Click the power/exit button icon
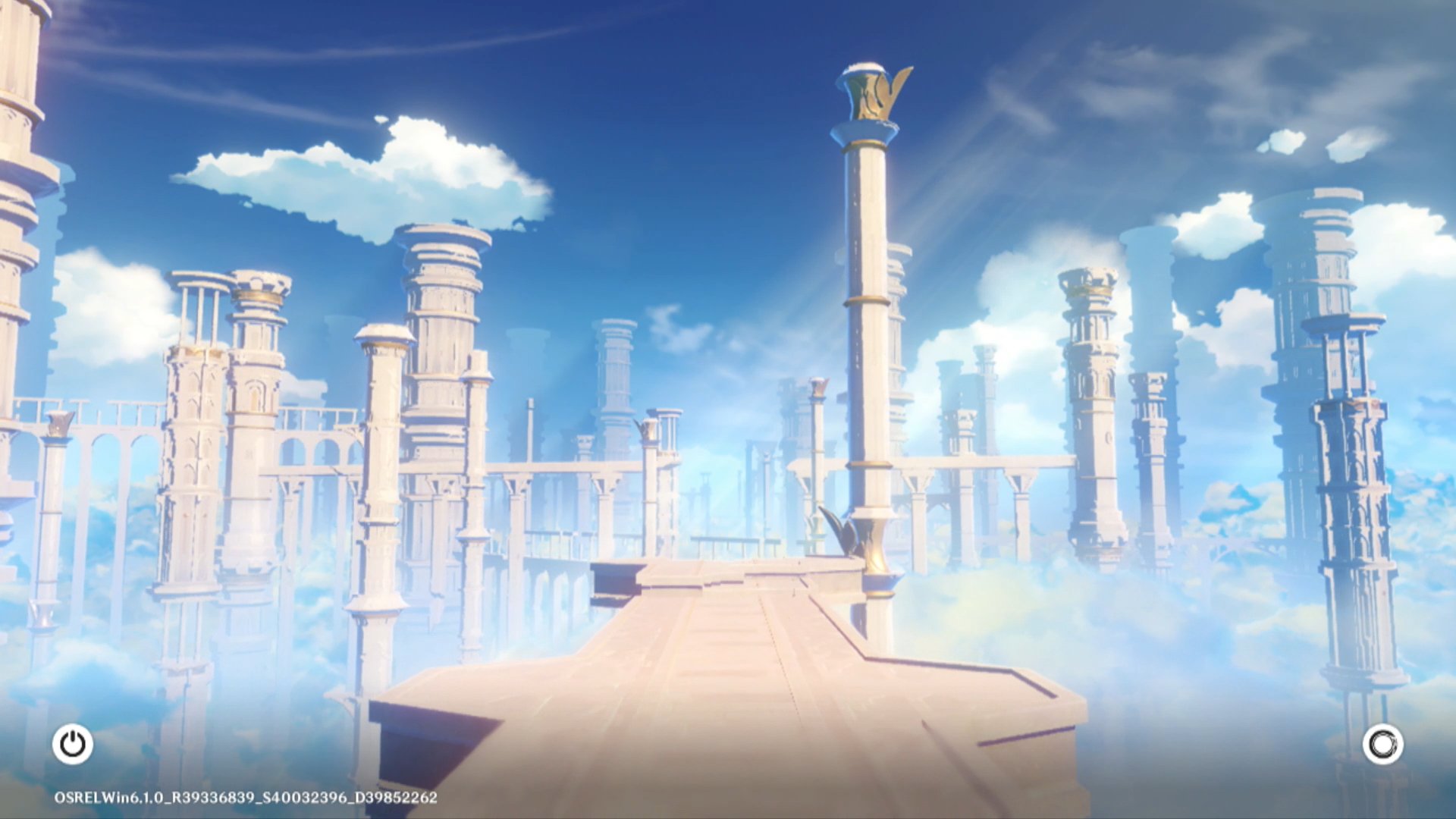Viewport: 1456px width, 819px height. coord(73,744)
